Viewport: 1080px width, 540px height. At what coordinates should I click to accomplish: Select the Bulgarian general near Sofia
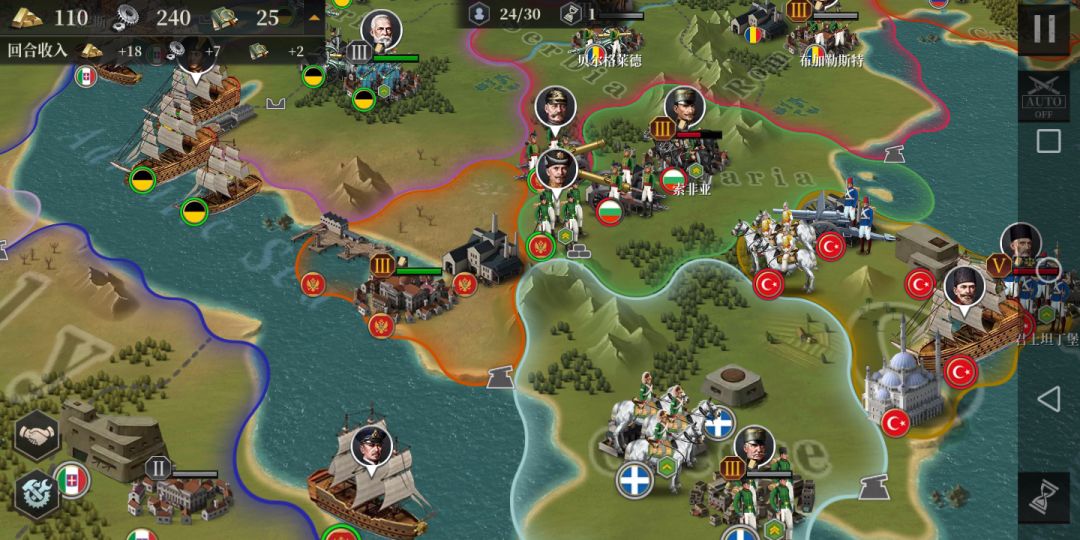[685, 107]
